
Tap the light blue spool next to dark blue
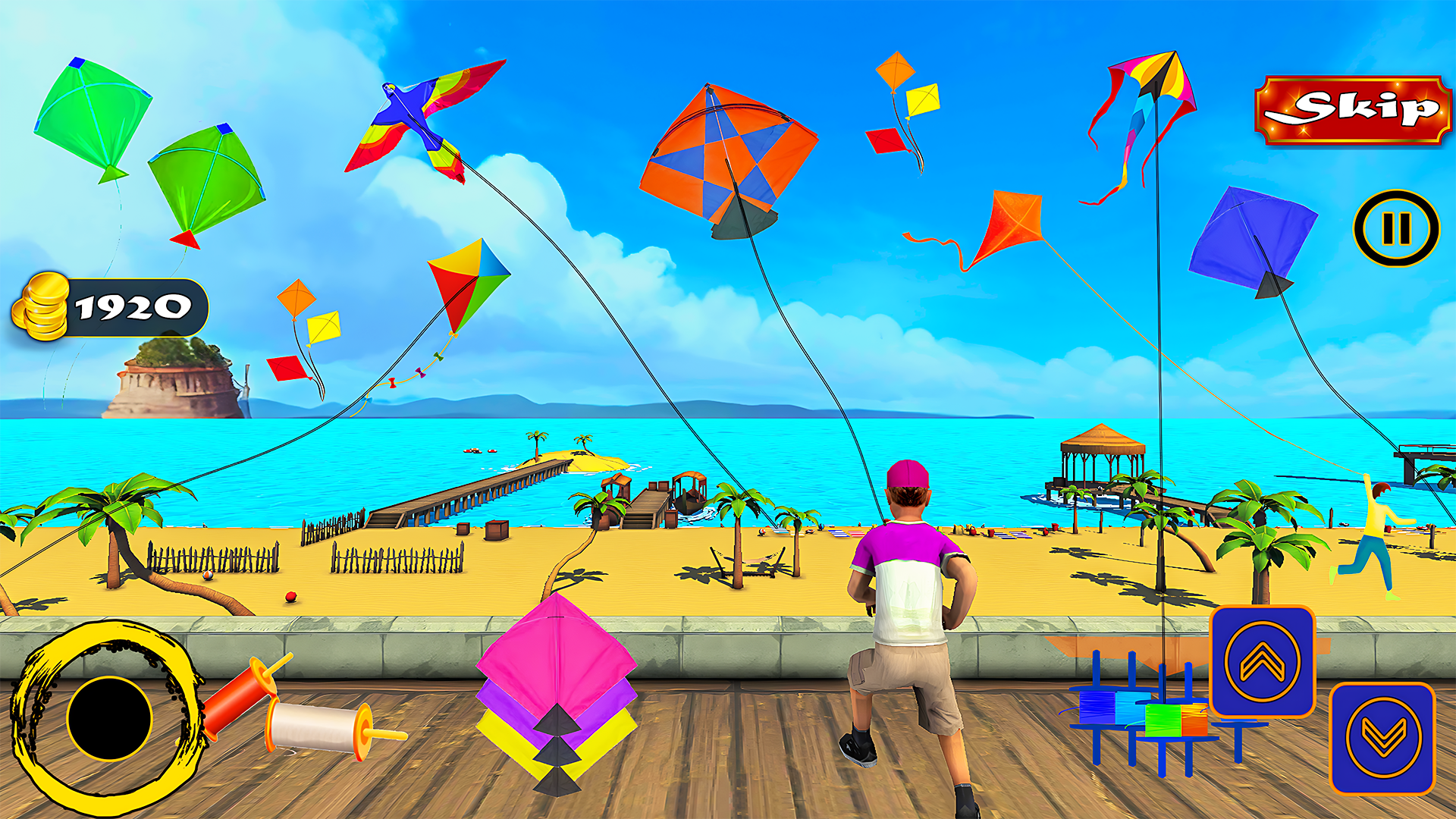[1131, 708]
